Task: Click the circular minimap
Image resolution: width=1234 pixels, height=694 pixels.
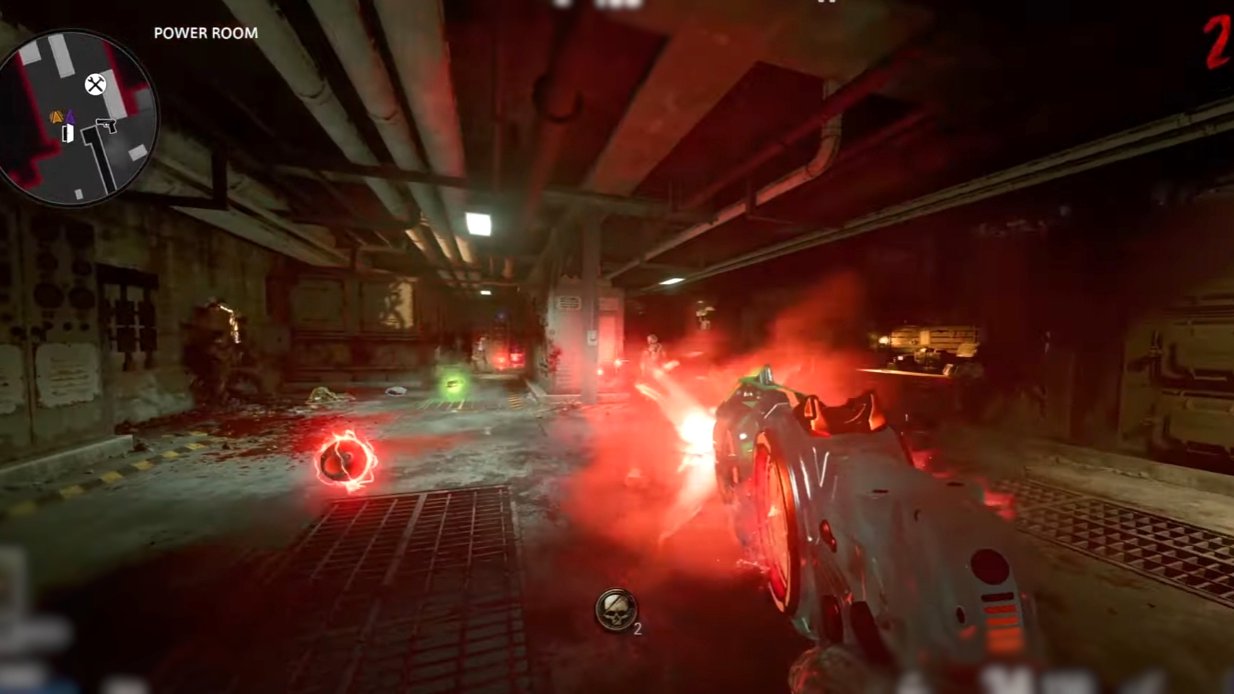Action: tap(77, 118)
